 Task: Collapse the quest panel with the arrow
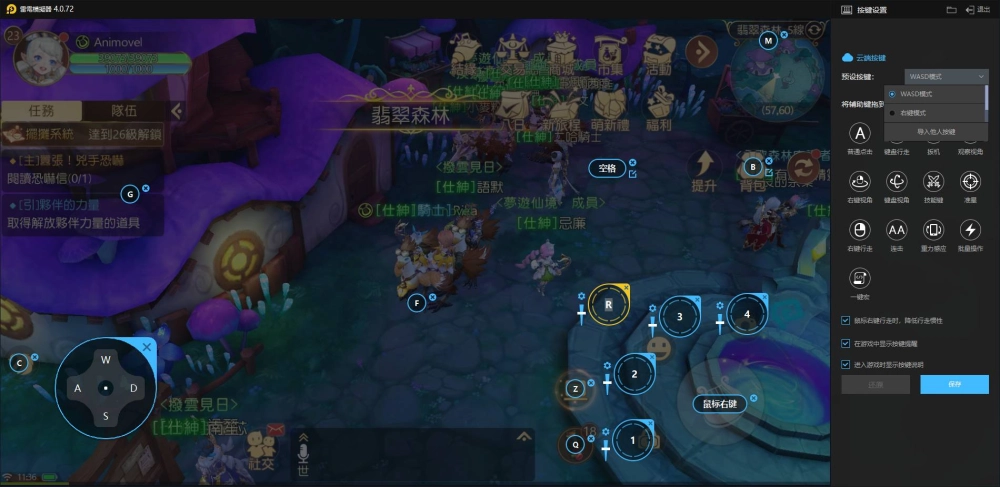coord(176,111)
